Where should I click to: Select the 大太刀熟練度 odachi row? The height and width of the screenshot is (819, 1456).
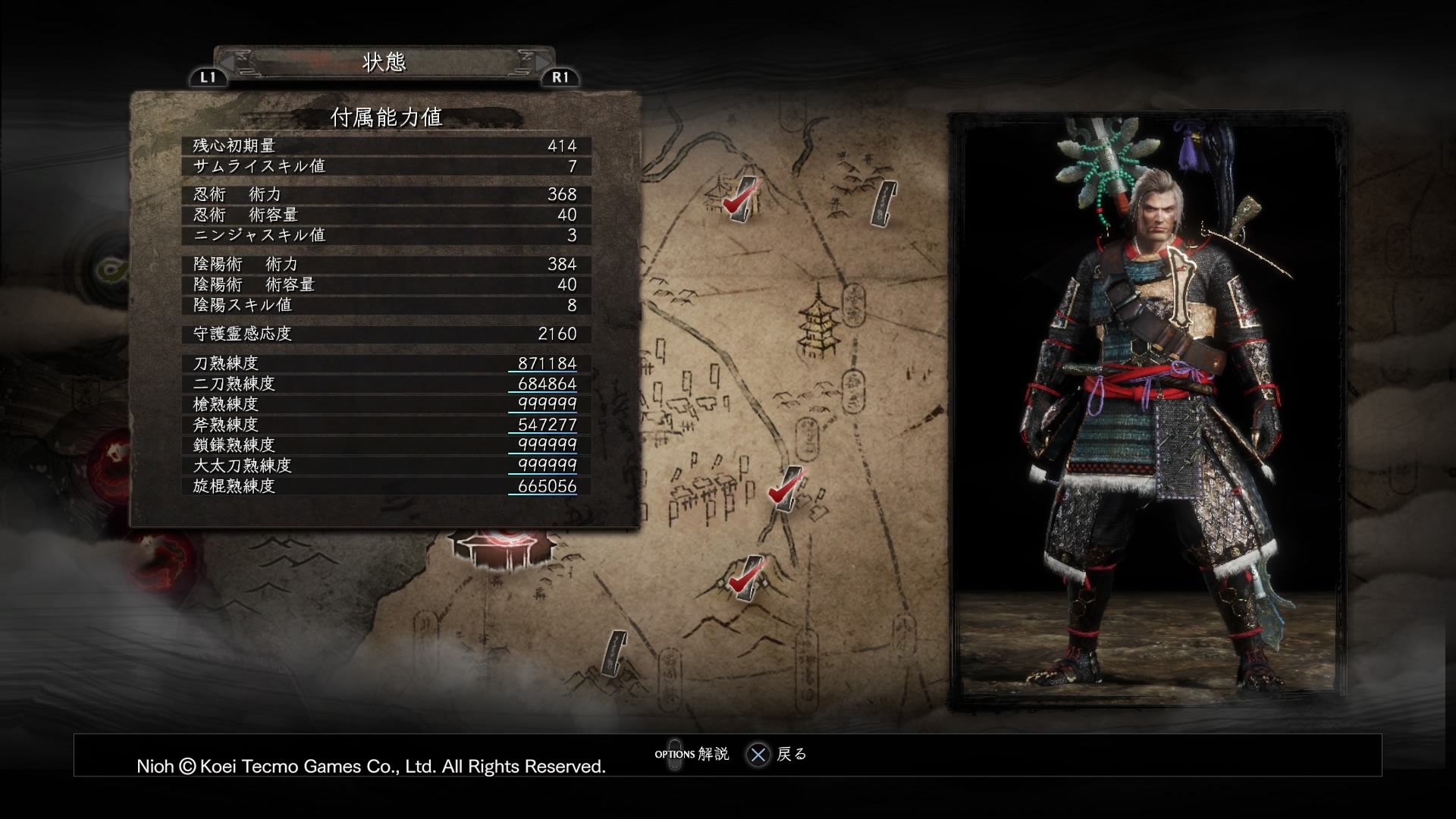click(x=385, y=466)
